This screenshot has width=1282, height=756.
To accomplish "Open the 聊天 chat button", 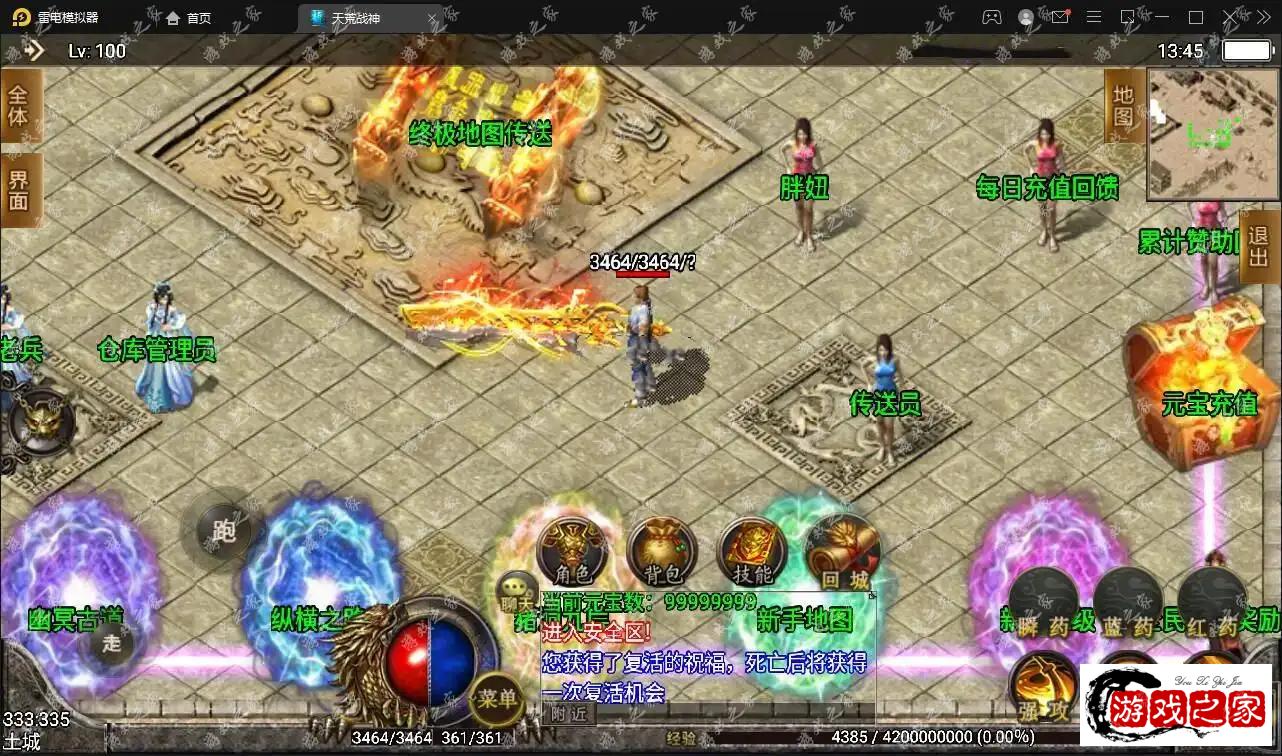I will [517, 592].
